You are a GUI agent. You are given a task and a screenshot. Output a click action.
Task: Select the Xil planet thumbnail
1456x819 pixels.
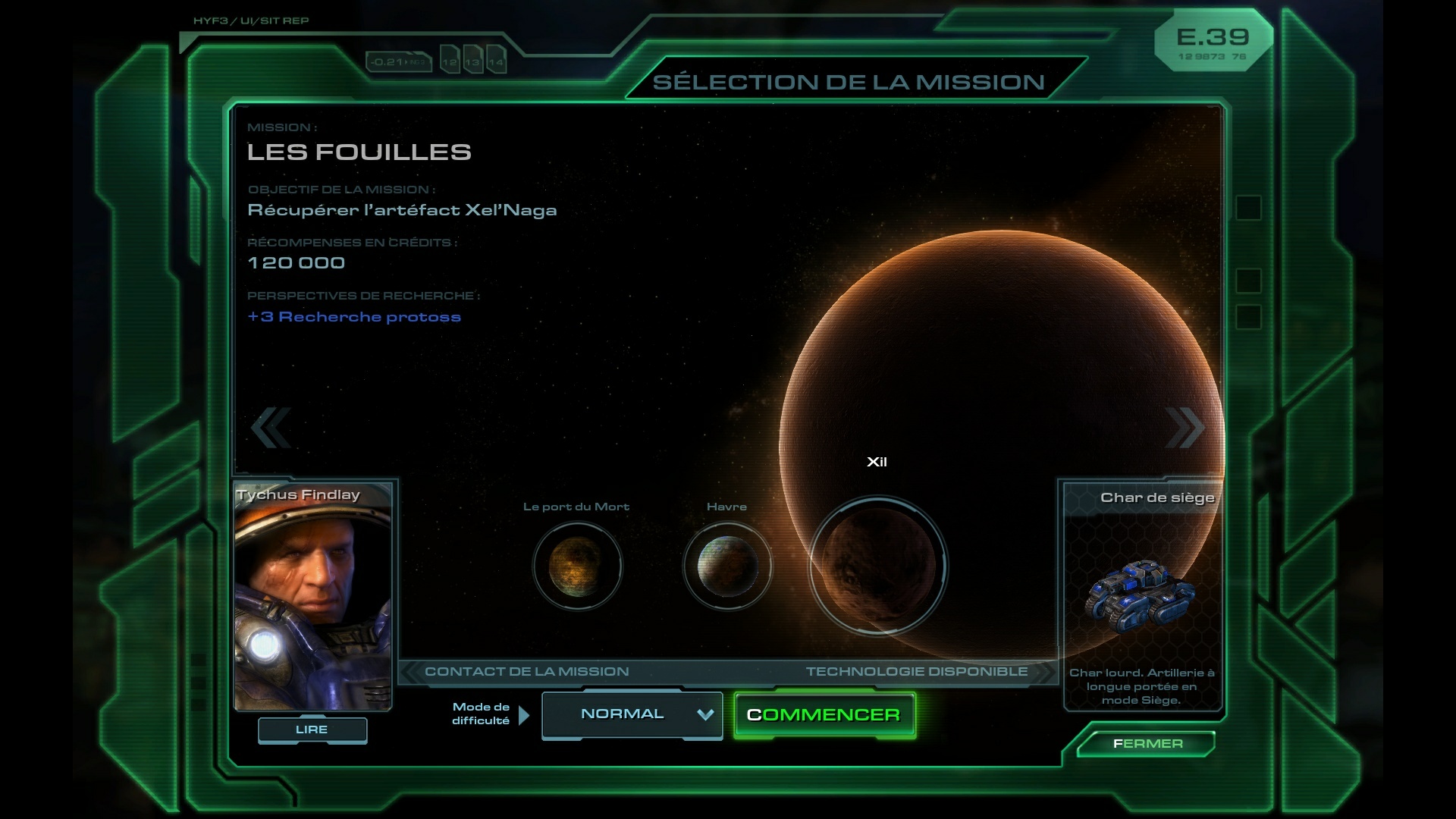[x=877, y=566]
